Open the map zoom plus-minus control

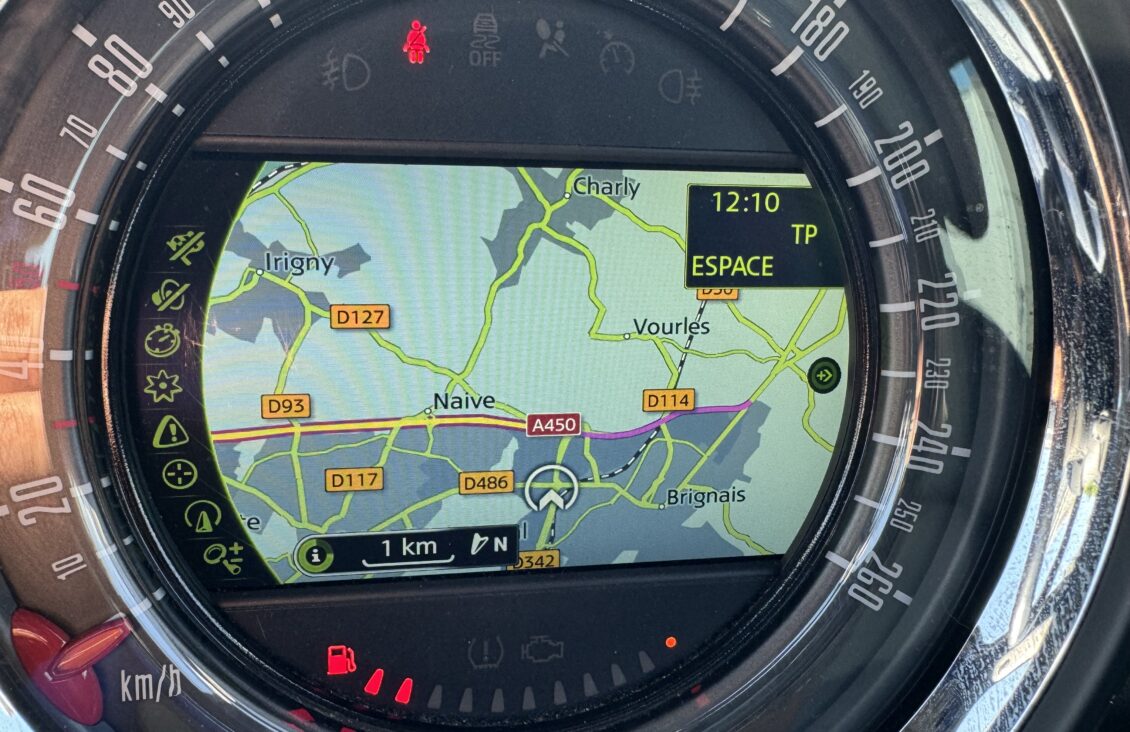click(223, 555)
